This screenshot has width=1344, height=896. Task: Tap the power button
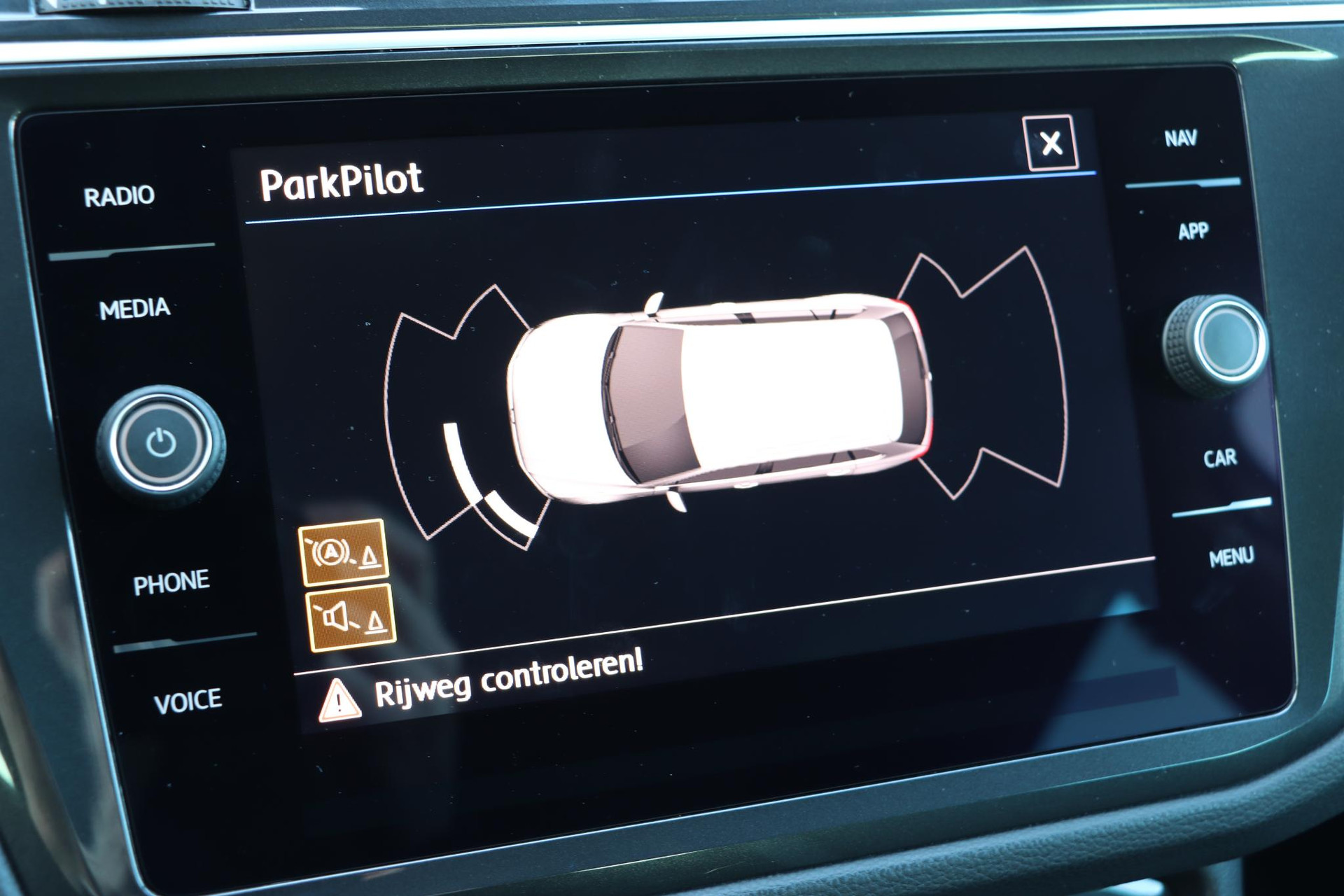click(x=161, y=444)
